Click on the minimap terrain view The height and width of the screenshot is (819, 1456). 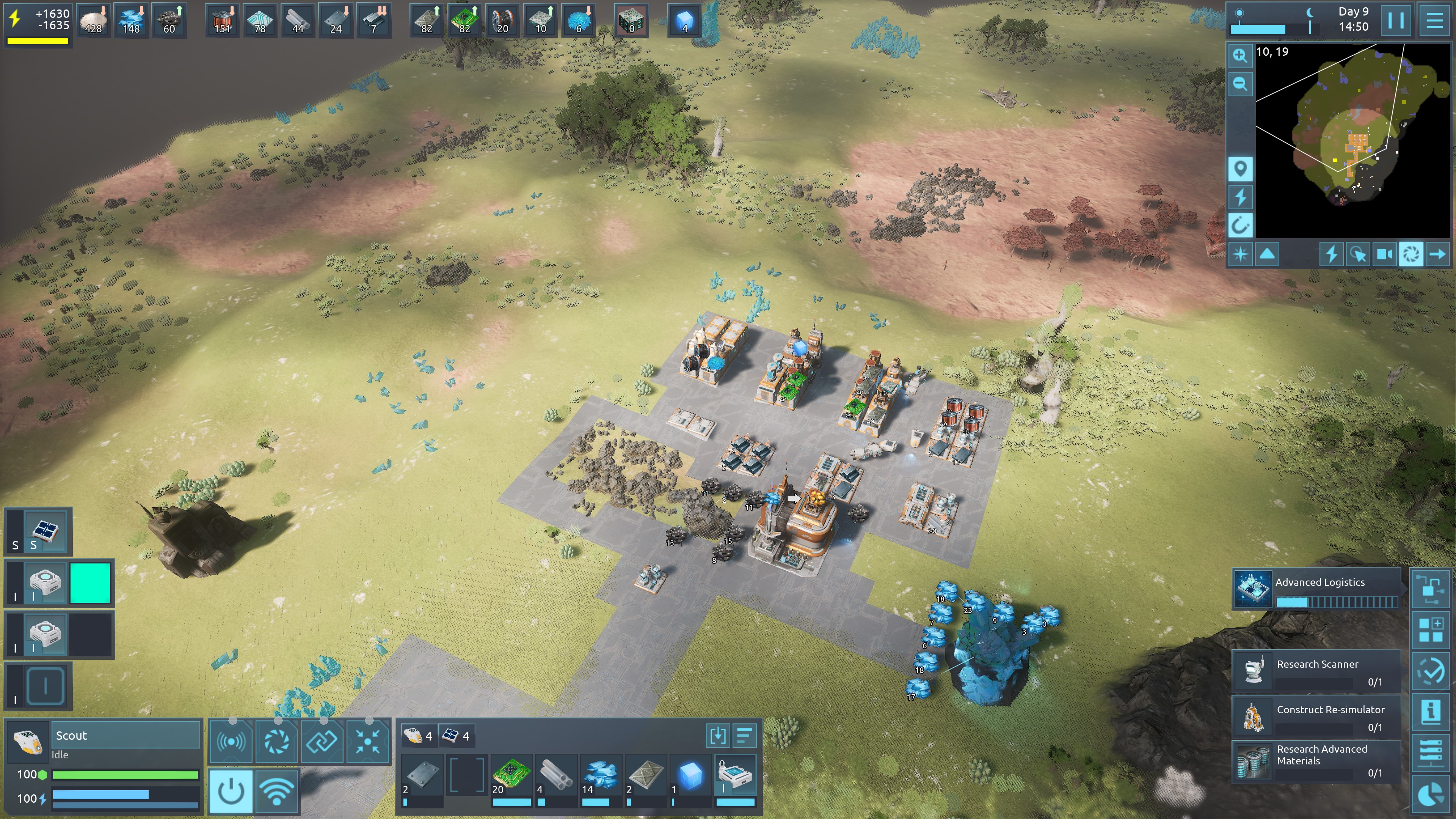tap(1351, 141)
